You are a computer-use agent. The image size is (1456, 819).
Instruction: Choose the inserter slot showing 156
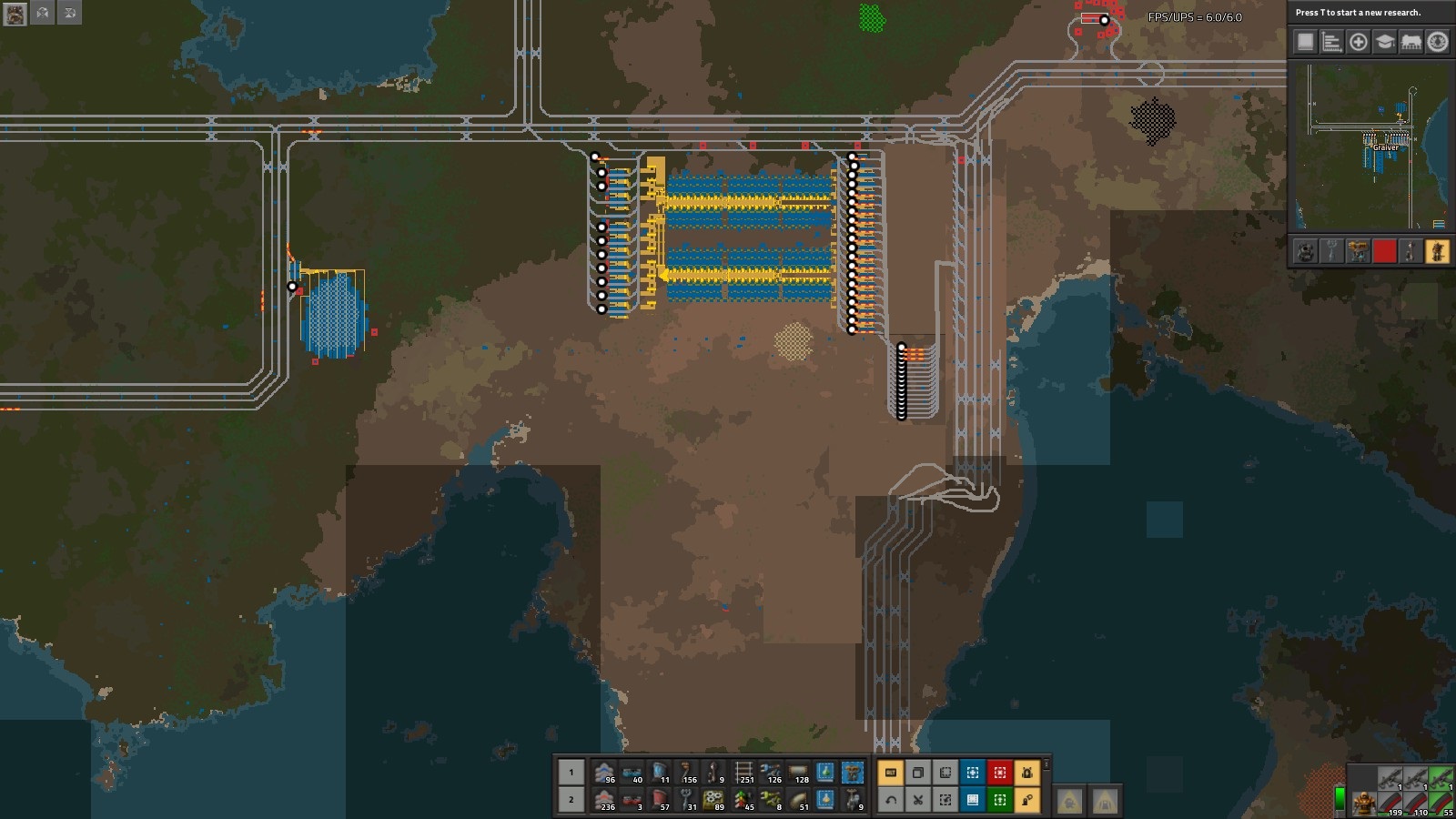pos(687,773)
